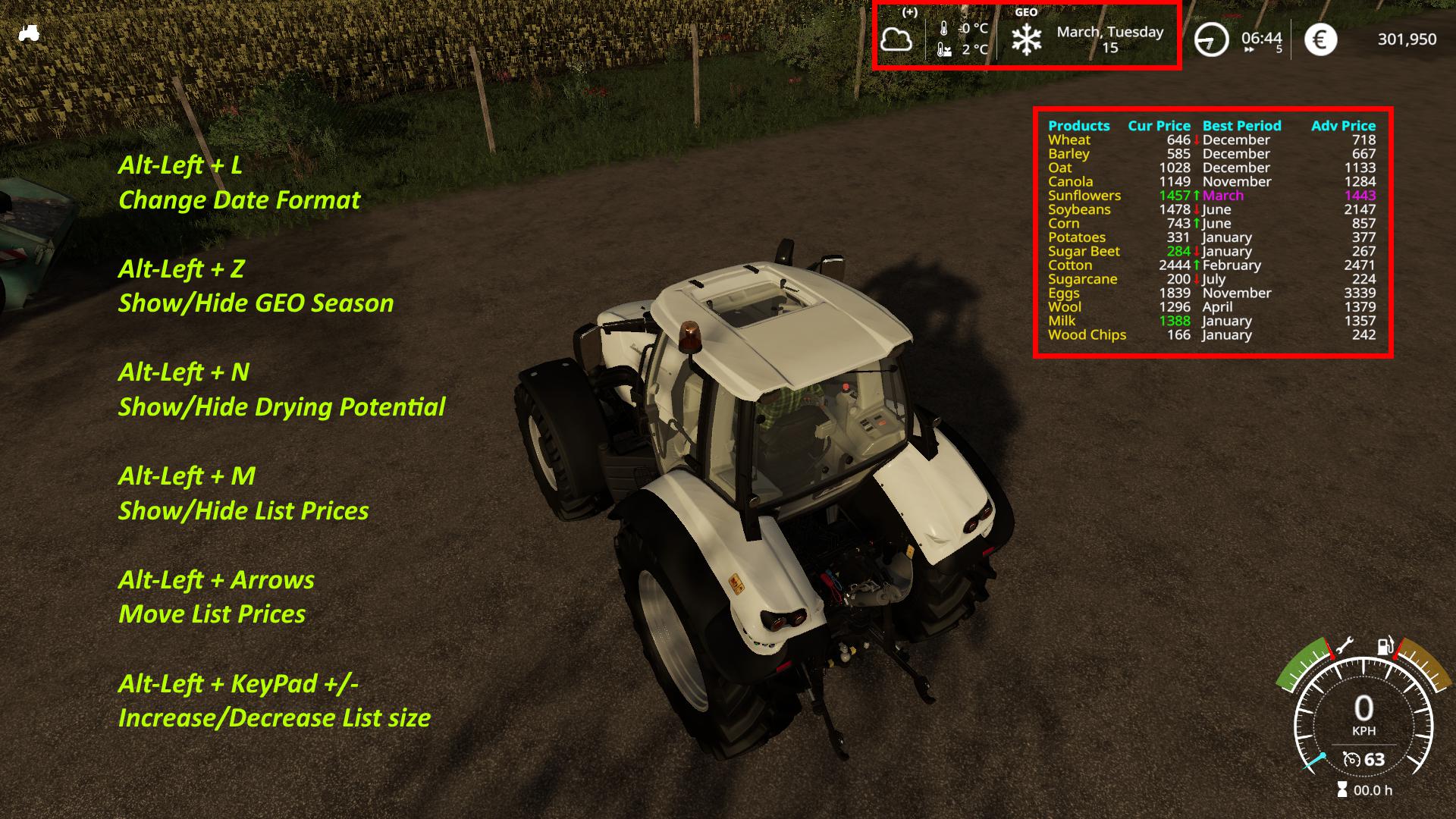This screenshot has height=819, width=1456.
Task: Toggle the drying potential (+) indicator
Action: click(x=911, y=12)
